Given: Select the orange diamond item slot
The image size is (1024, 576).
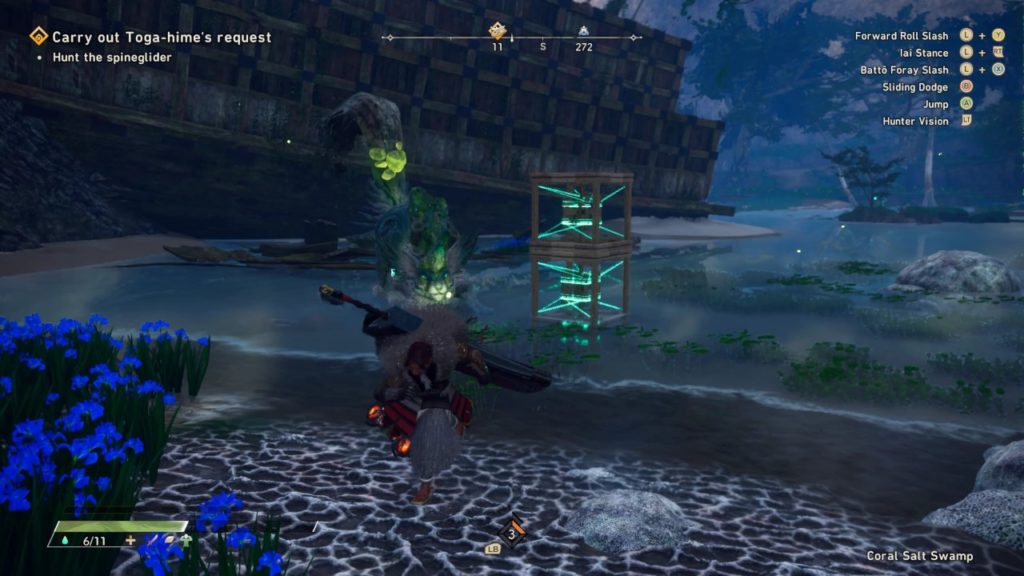Looking at the screenshot, I should (x=512, y=532).
